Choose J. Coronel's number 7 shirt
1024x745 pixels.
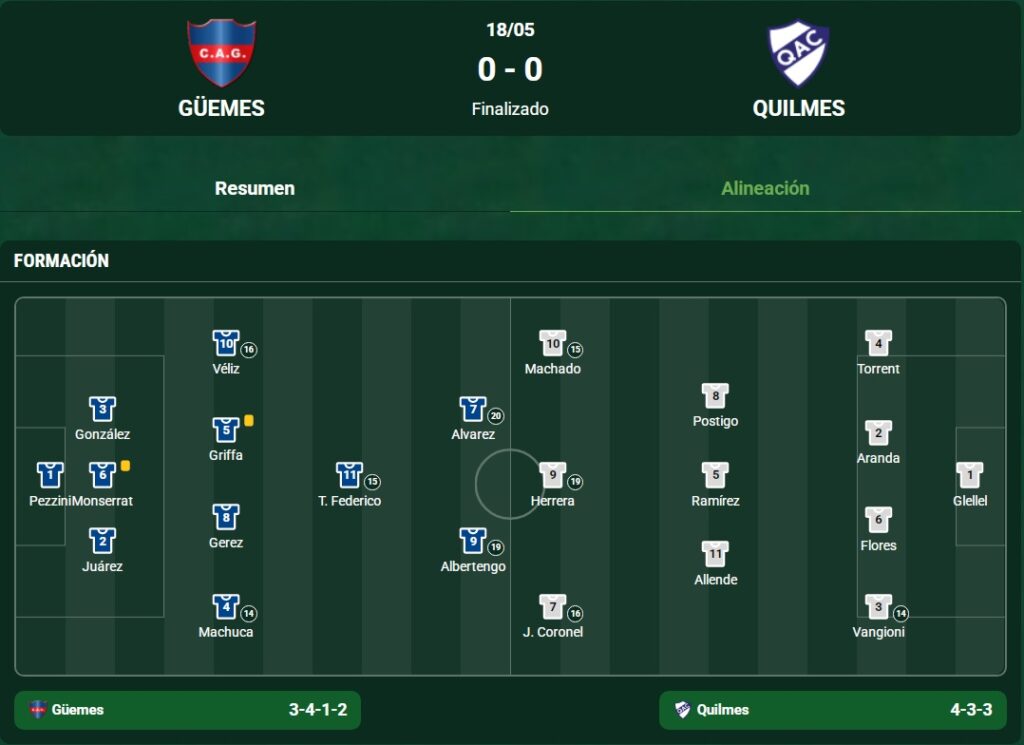[553, 607]
